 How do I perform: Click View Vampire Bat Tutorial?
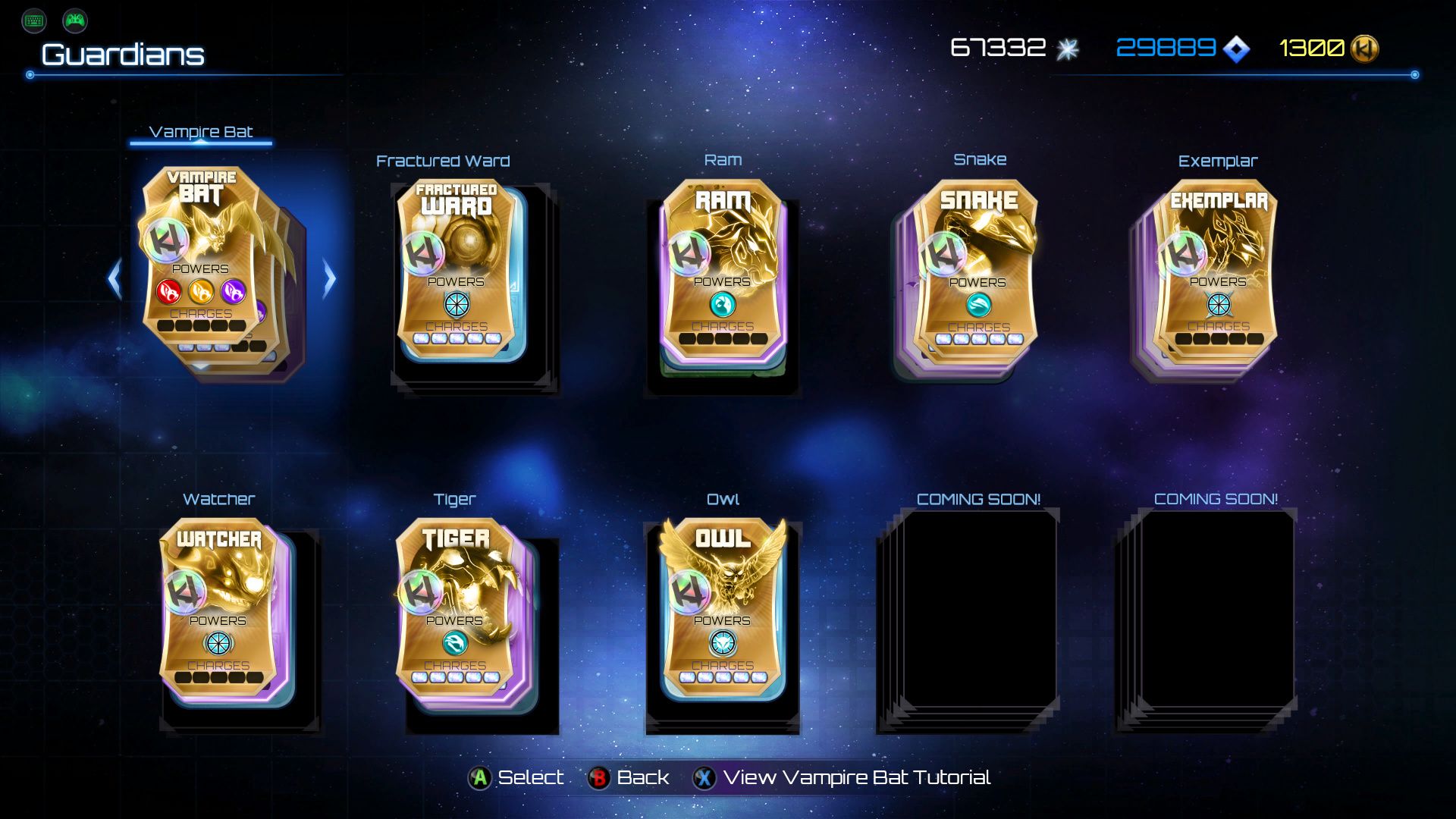tap(857, 777)
